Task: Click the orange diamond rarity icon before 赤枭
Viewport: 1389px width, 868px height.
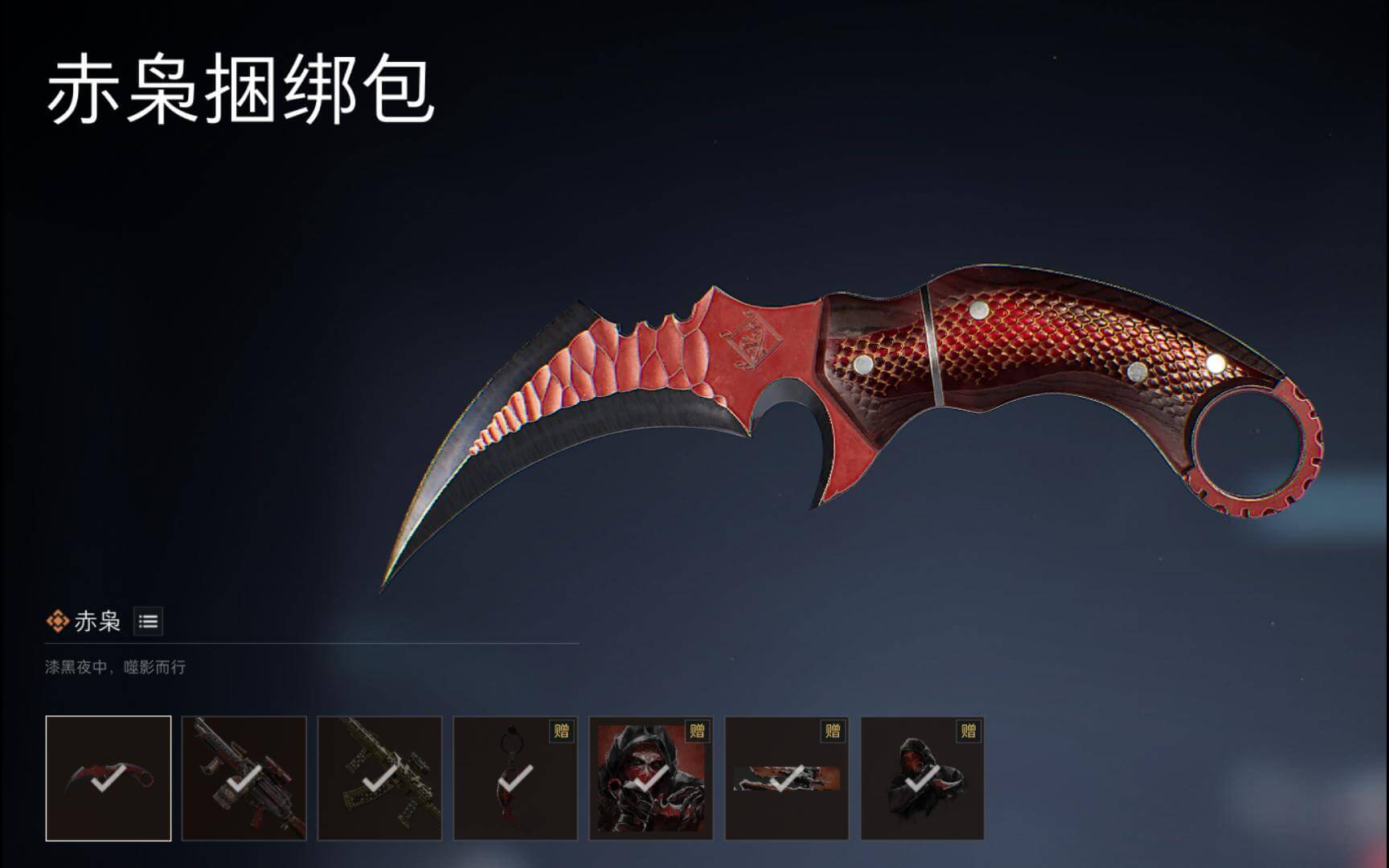Action: pyautogui.click(x=57, y=620)
